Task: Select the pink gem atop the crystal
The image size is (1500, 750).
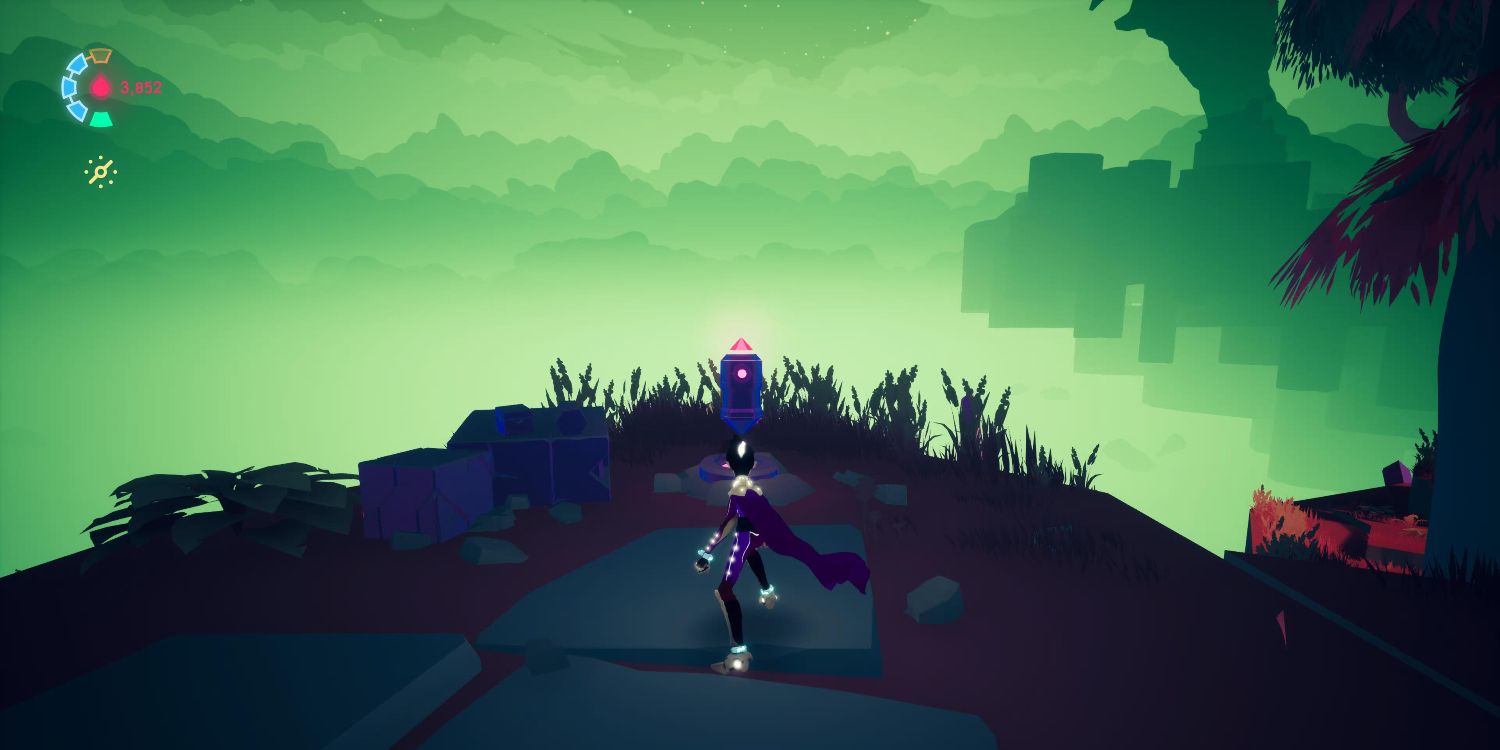Action: 742,344
